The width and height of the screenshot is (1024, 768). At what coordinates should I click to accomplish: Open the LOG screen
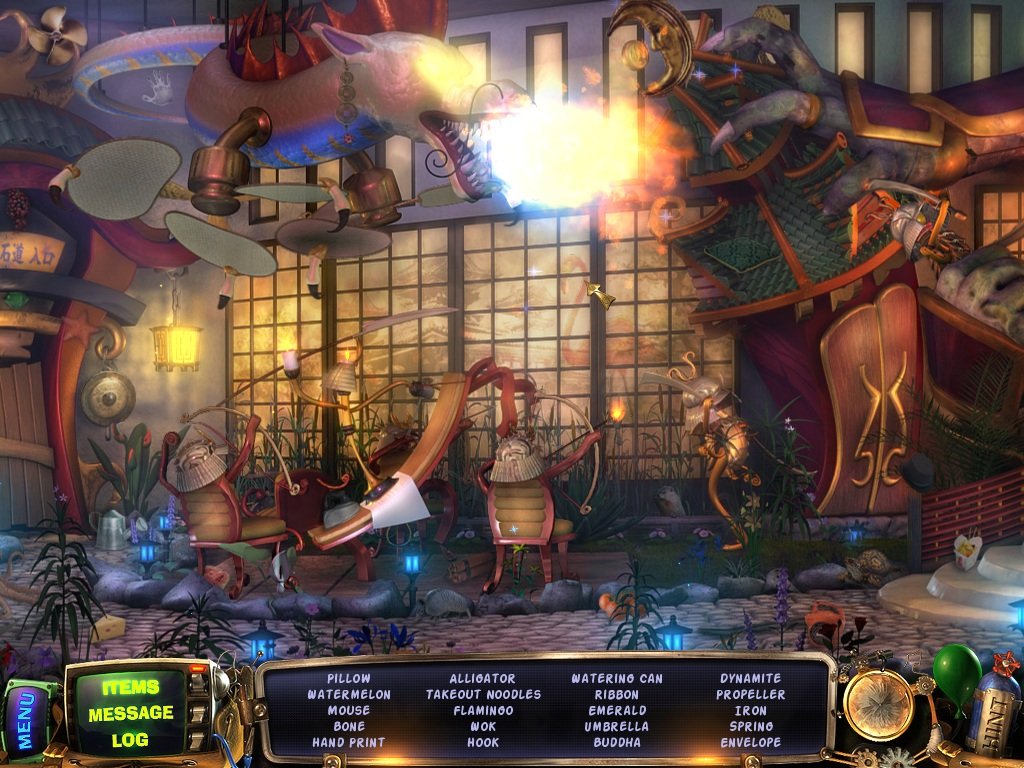click(x=130, y=739)
